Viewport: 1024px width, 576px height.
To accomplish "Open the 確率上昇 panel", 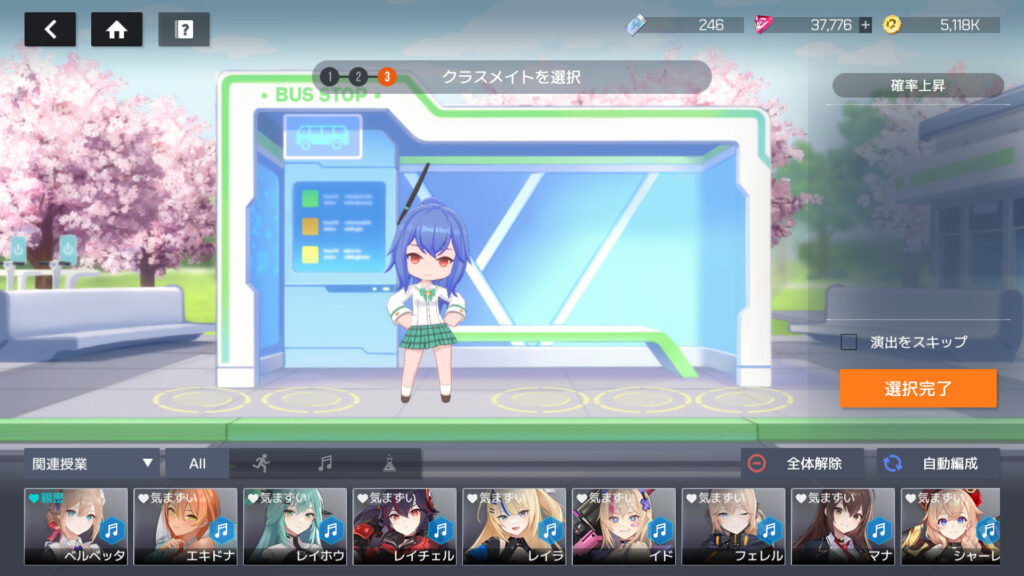I will point(917,86).
